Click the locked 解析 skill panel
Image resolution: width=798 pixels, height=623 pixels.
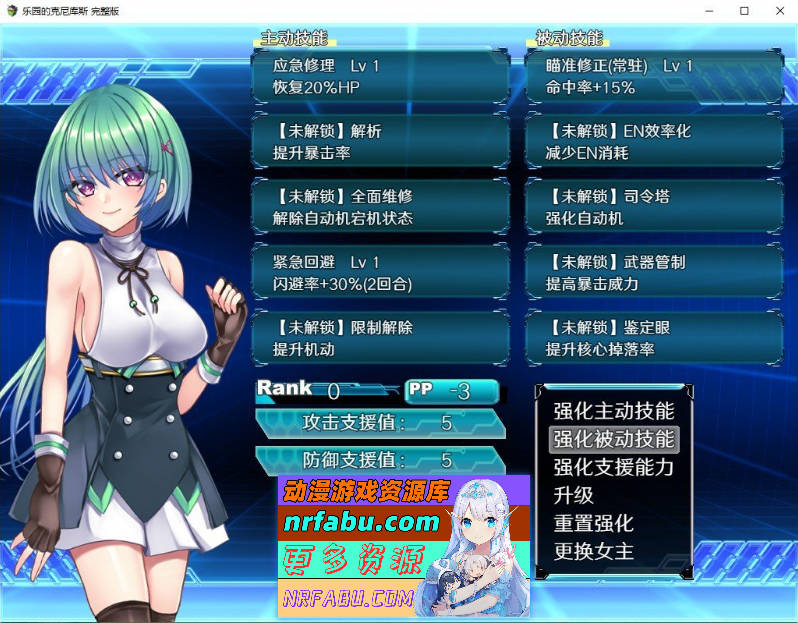tap(380, 142)
